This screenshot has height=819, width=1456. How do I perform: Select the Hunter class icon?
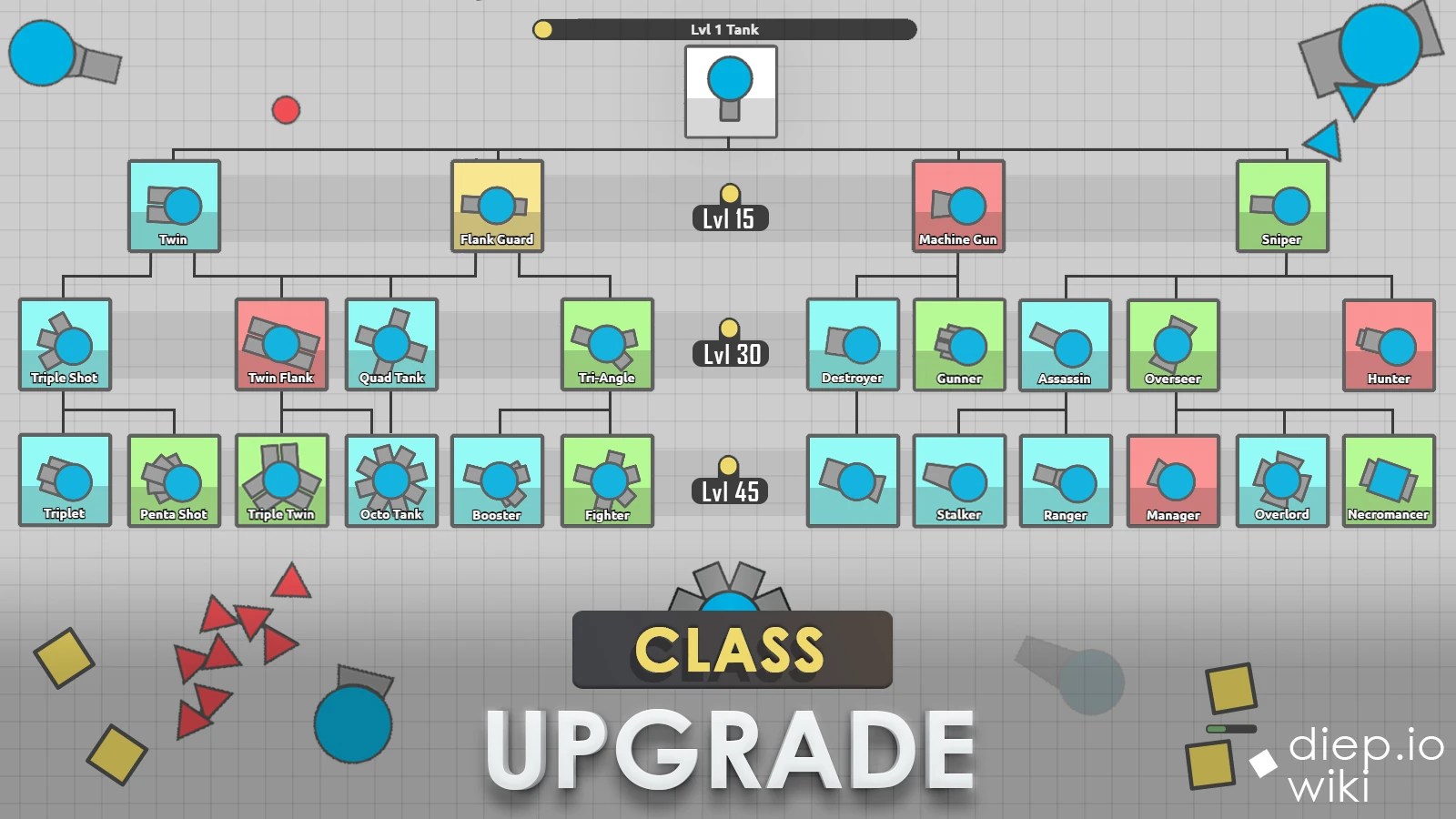(x=1389, y=344)
